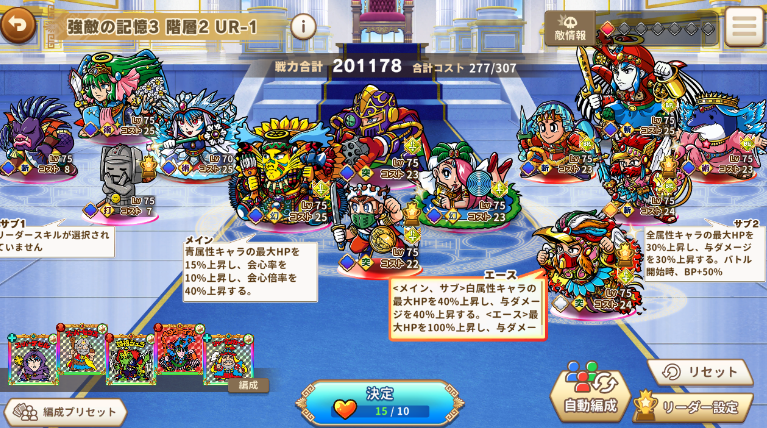Screen dimensions: 767x428
Task: Confirm the team with 決定 button
Action: click(380, 402)
